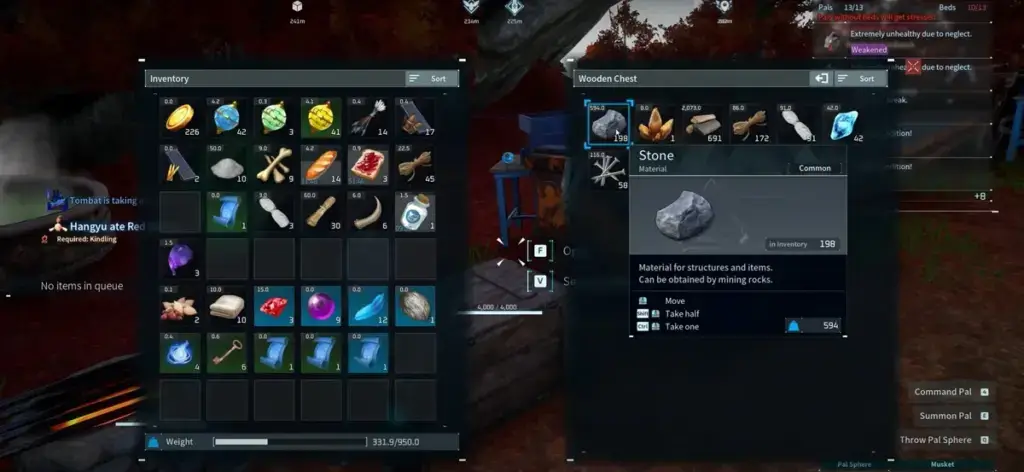
Task: Select the jam toast item
Action: (x=369, y=165)
